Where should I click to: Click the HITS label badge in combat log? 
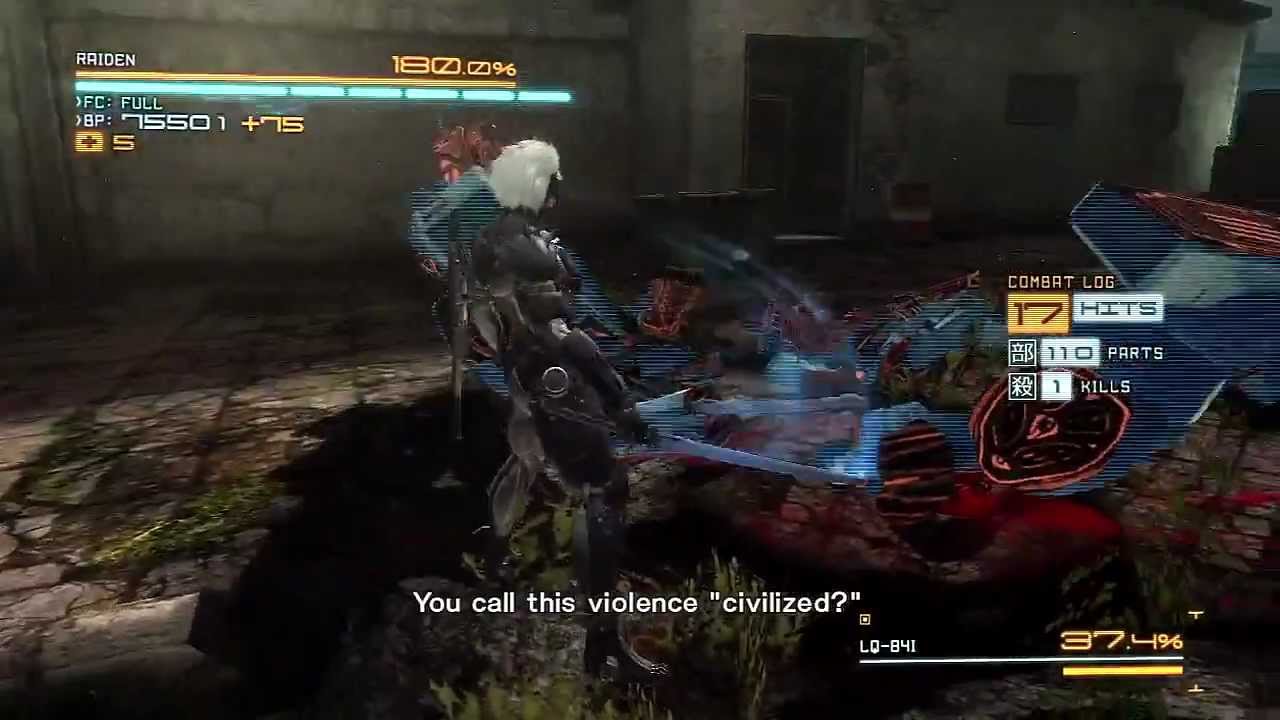(1118, 311)
